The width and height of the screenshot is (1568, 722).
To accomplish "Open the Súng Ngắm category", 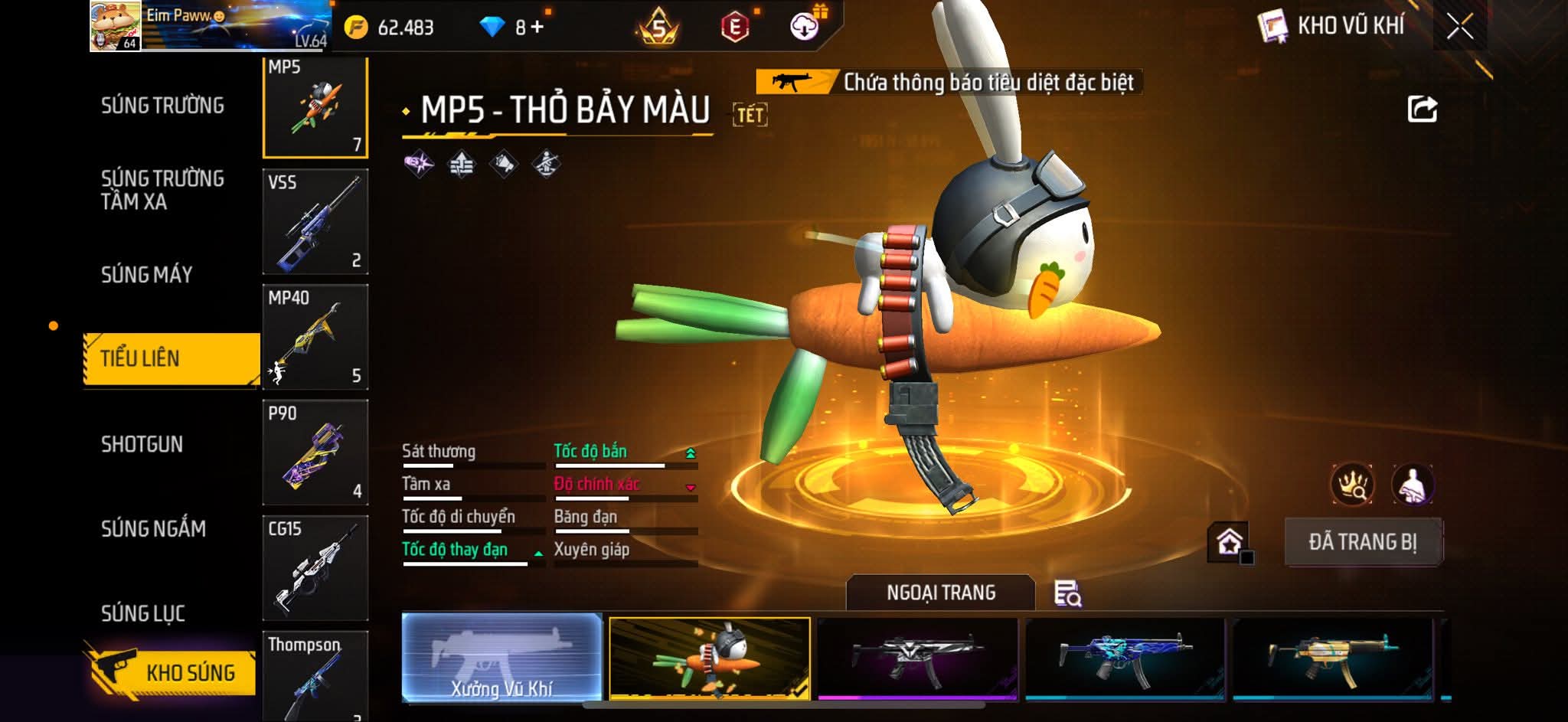I will click(153, 529).
